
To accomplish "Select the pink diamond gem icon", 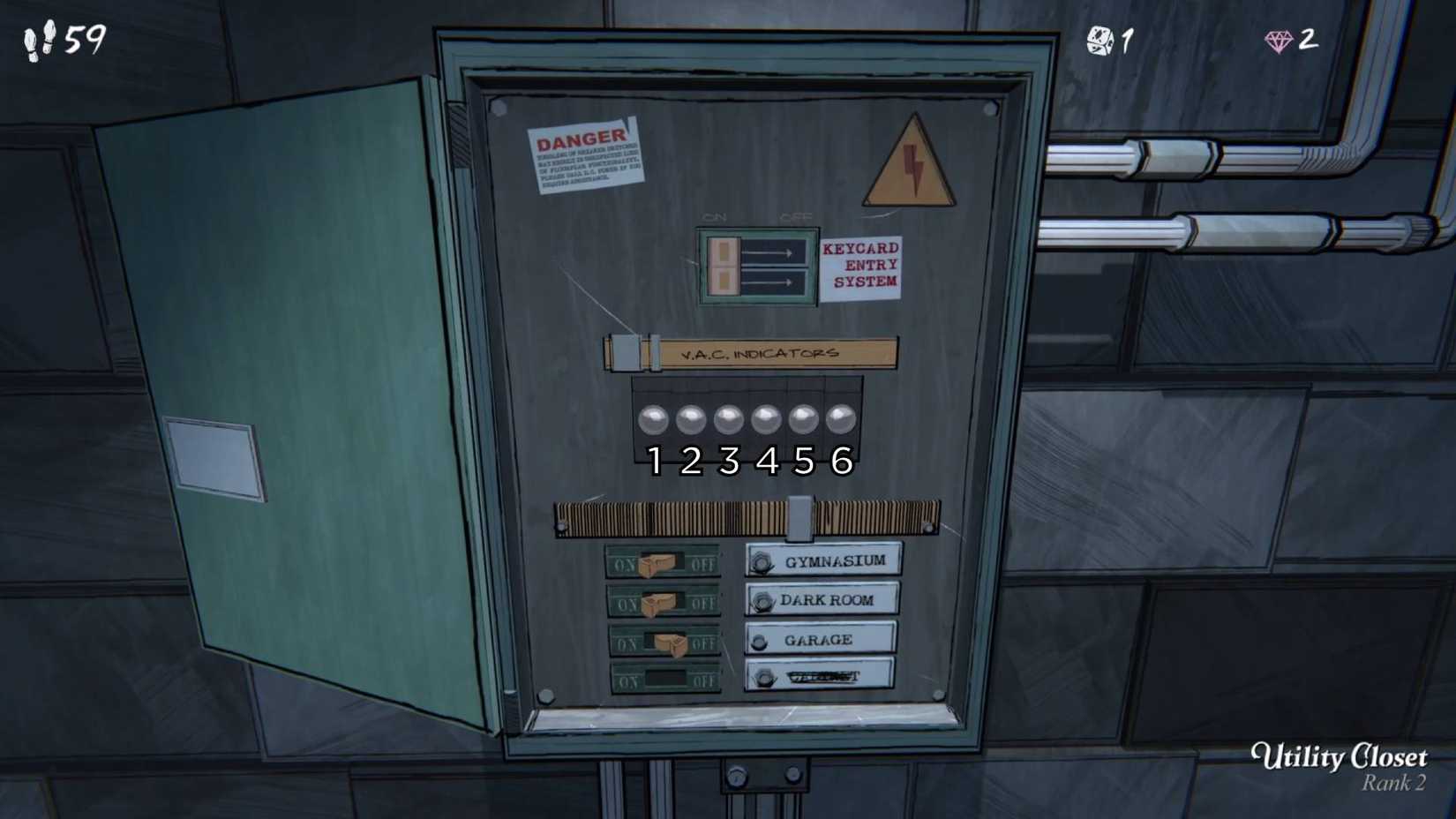I will click(1278, 39).
